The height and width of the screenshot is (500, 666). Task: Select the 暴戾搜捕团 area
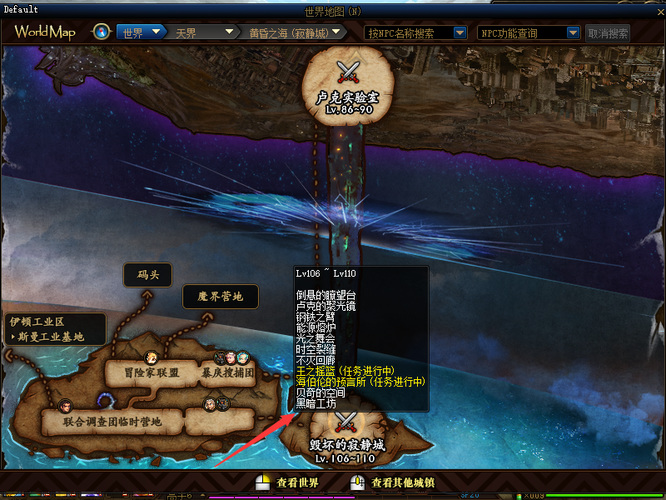click(x=227, y=373)
